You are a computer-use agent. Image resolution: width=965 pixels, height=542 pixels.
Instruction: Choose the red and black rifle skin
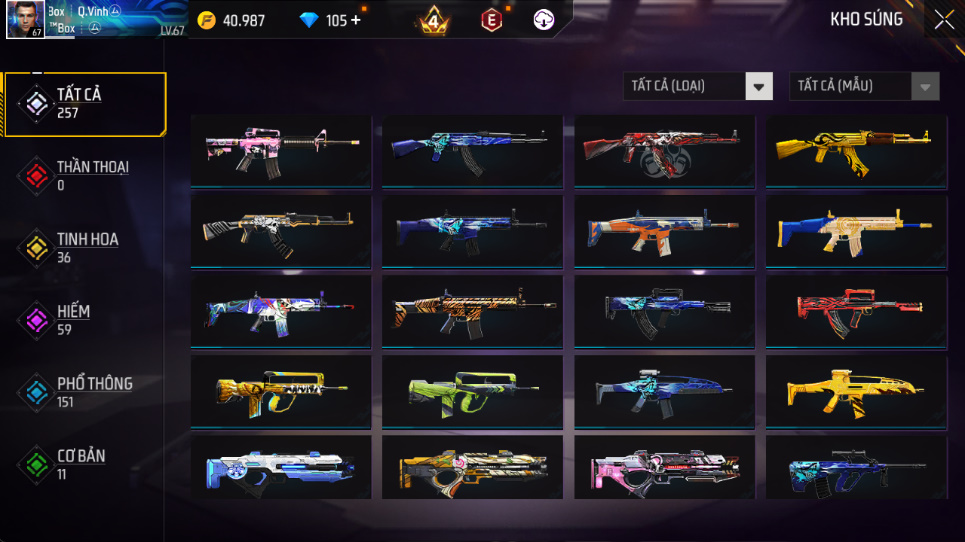[856, 310]
